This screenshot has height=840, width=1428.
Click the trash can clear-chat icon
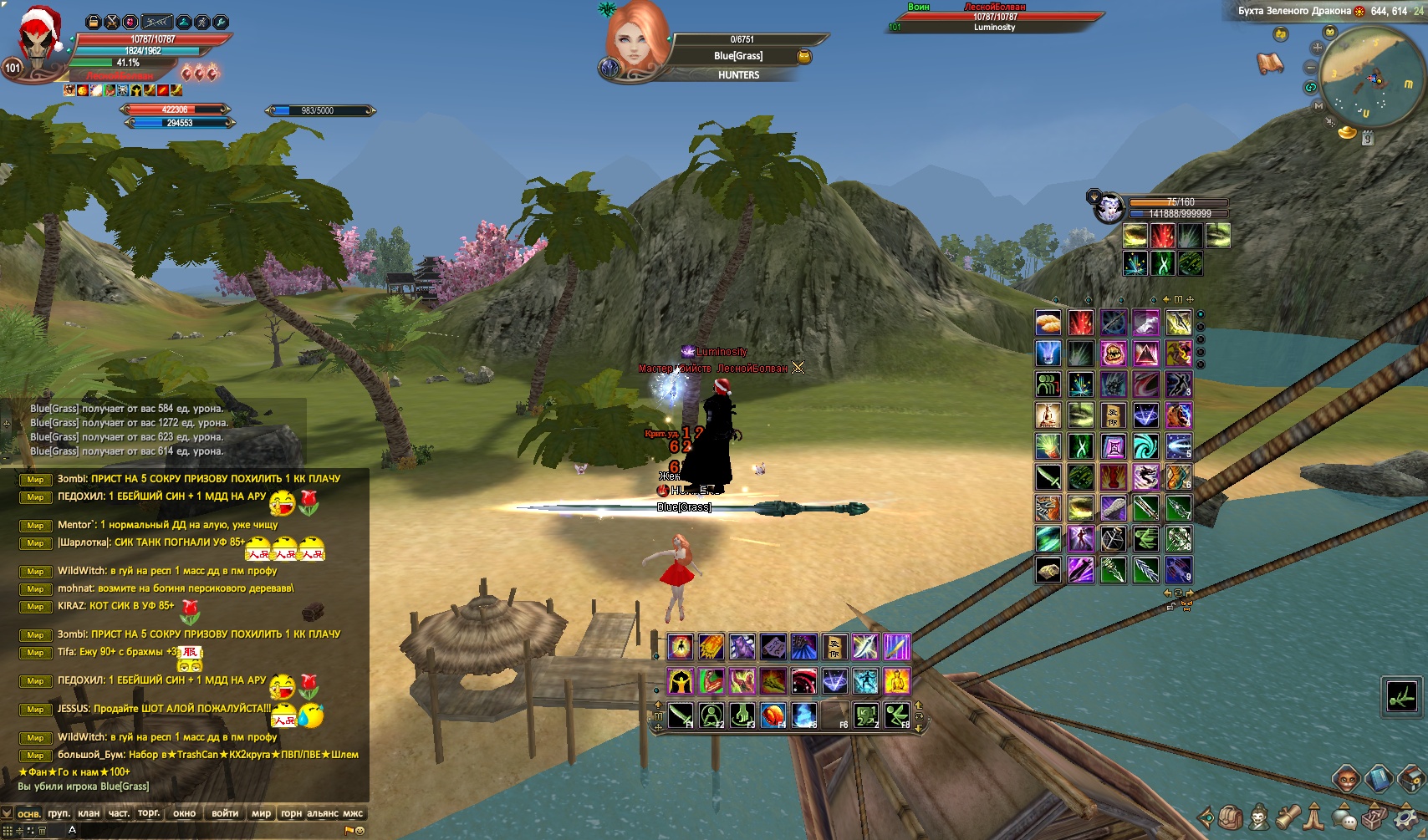click(x=42, y=831)
